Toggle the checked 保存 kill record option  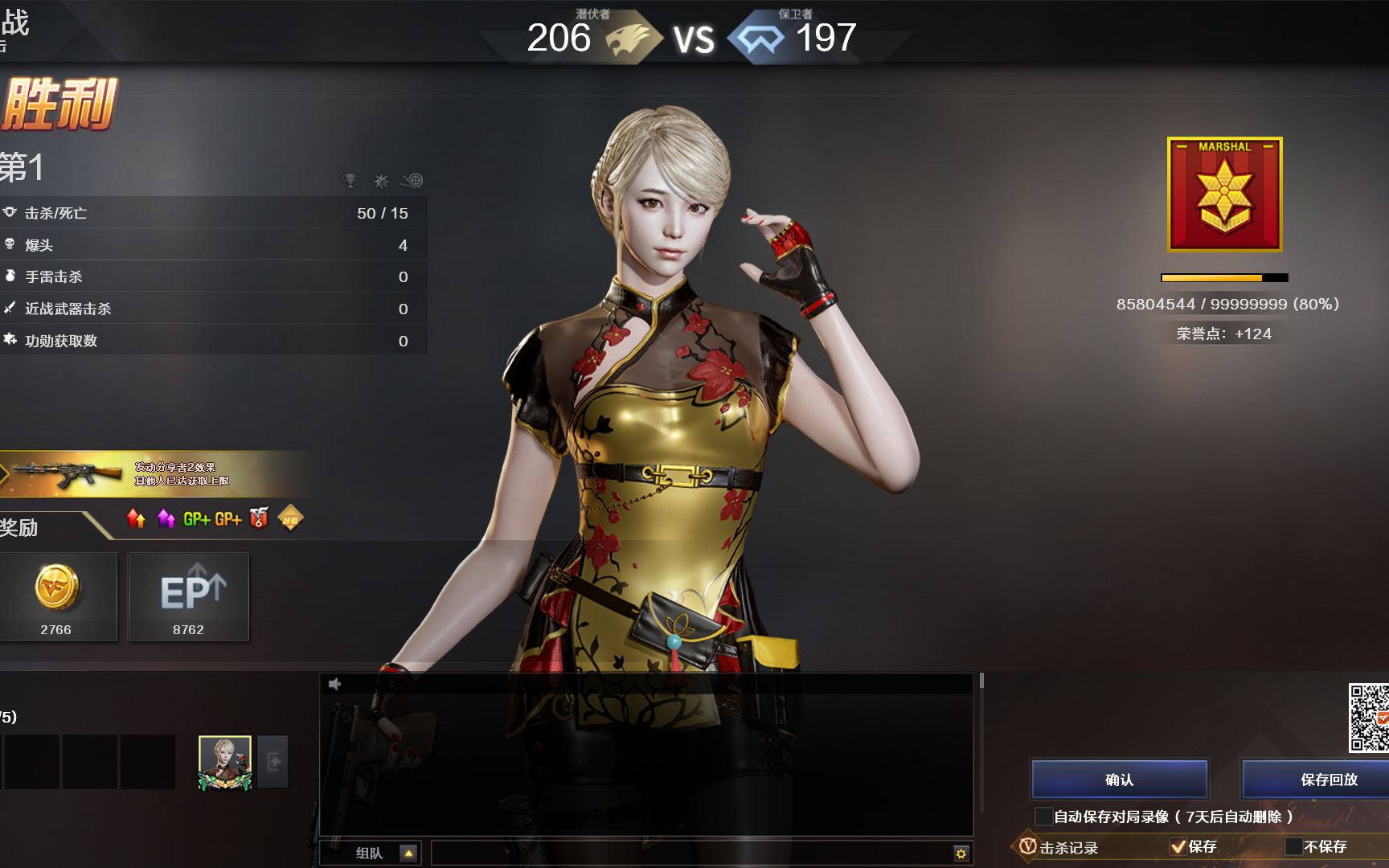tap(1178, 846)
